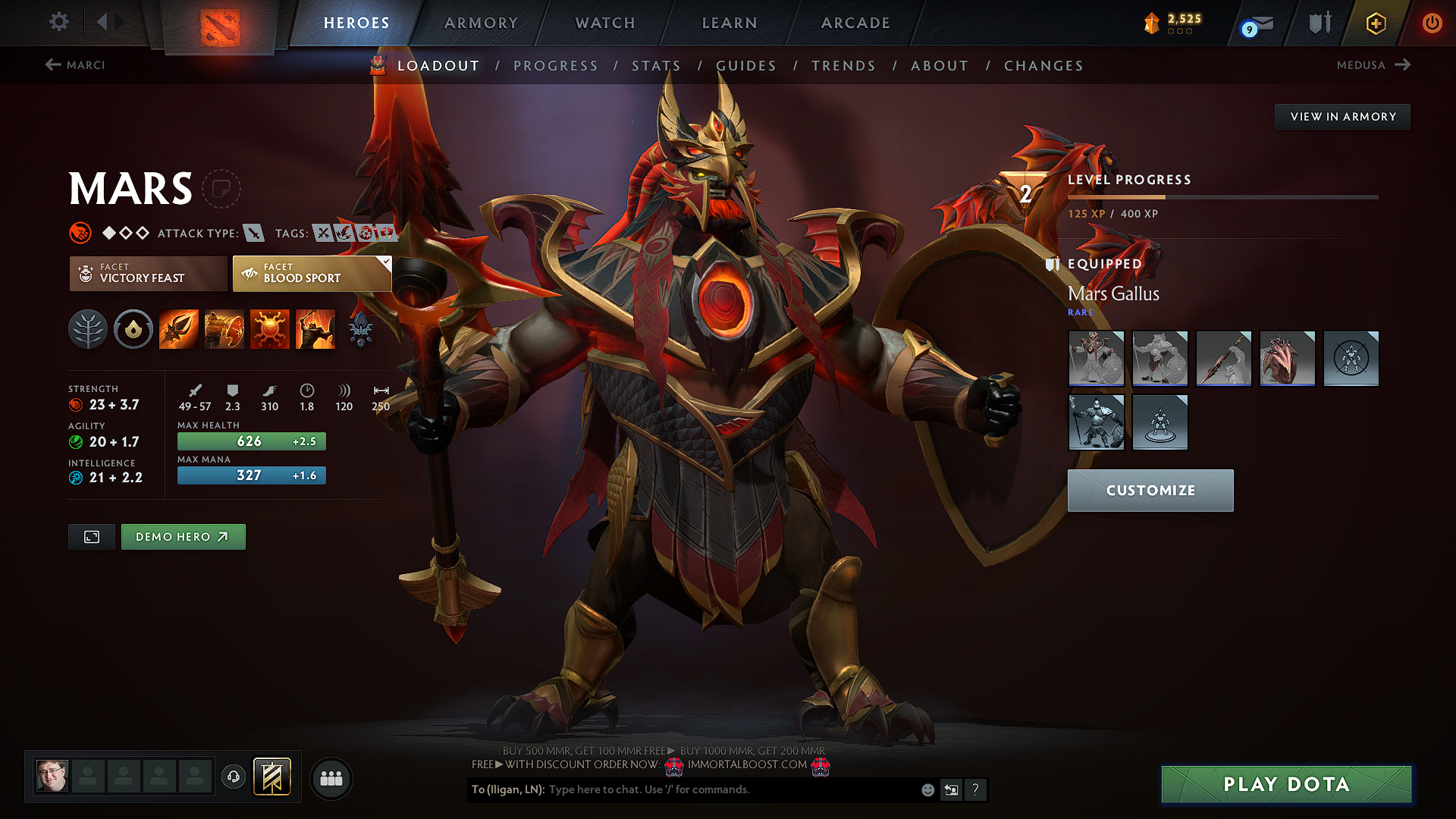Click the Customize button under equipped items
The height and width of the screenshot is (819, 1456).
(1150, 491)
